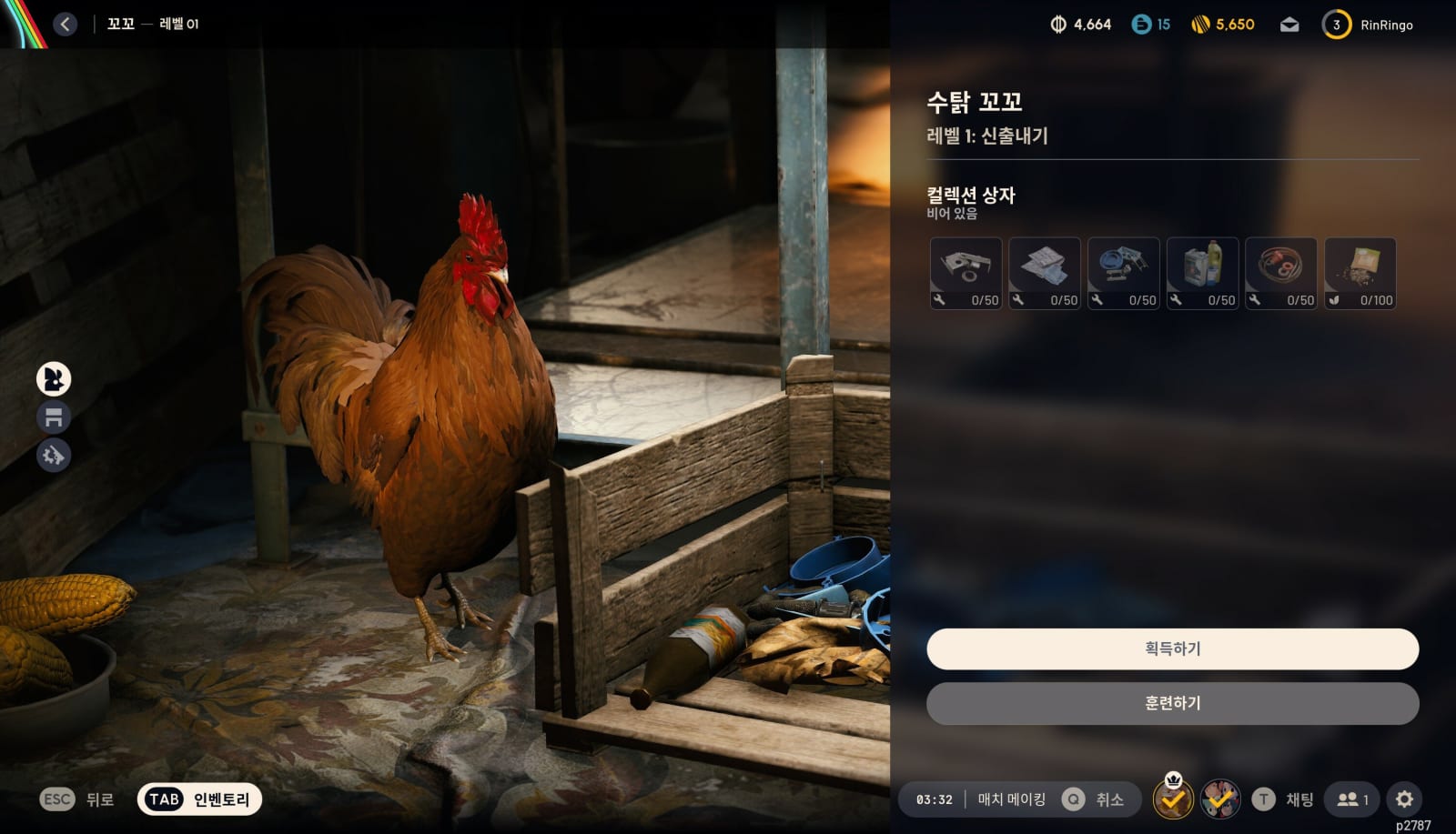1456x834 pixels.
Task: Open the gear and saw side tab
Action: 54,455
